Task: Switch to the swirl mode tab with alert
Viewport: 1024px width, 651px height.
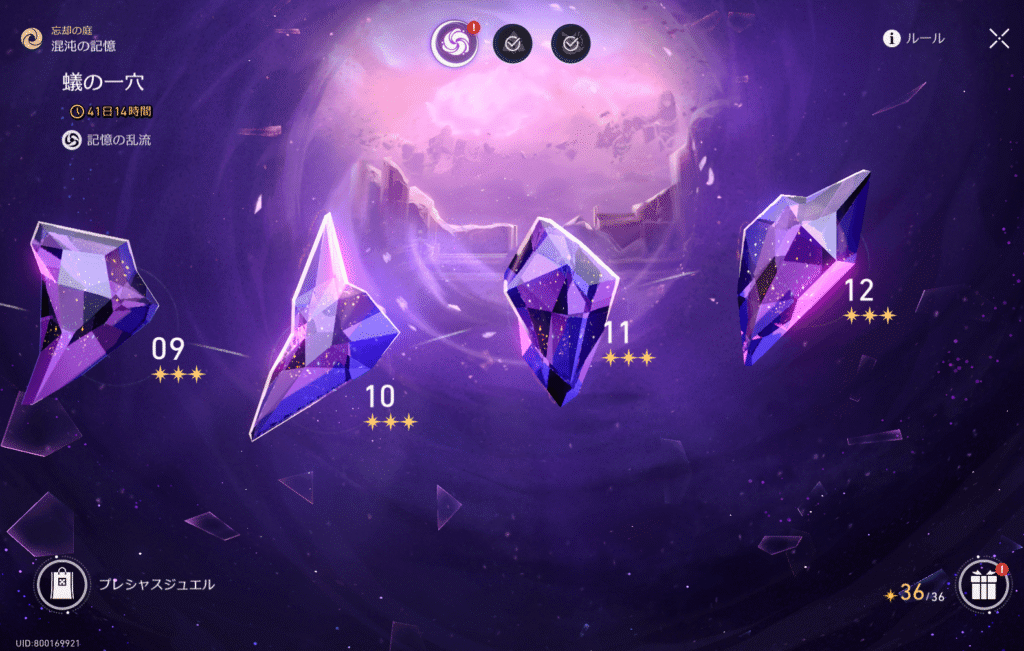Action: click(x=454, y=43)
